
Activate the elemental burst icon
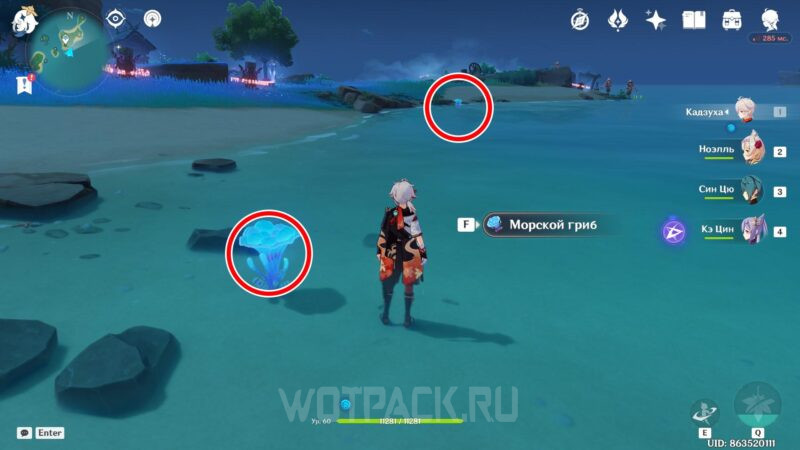pos(757,404)
